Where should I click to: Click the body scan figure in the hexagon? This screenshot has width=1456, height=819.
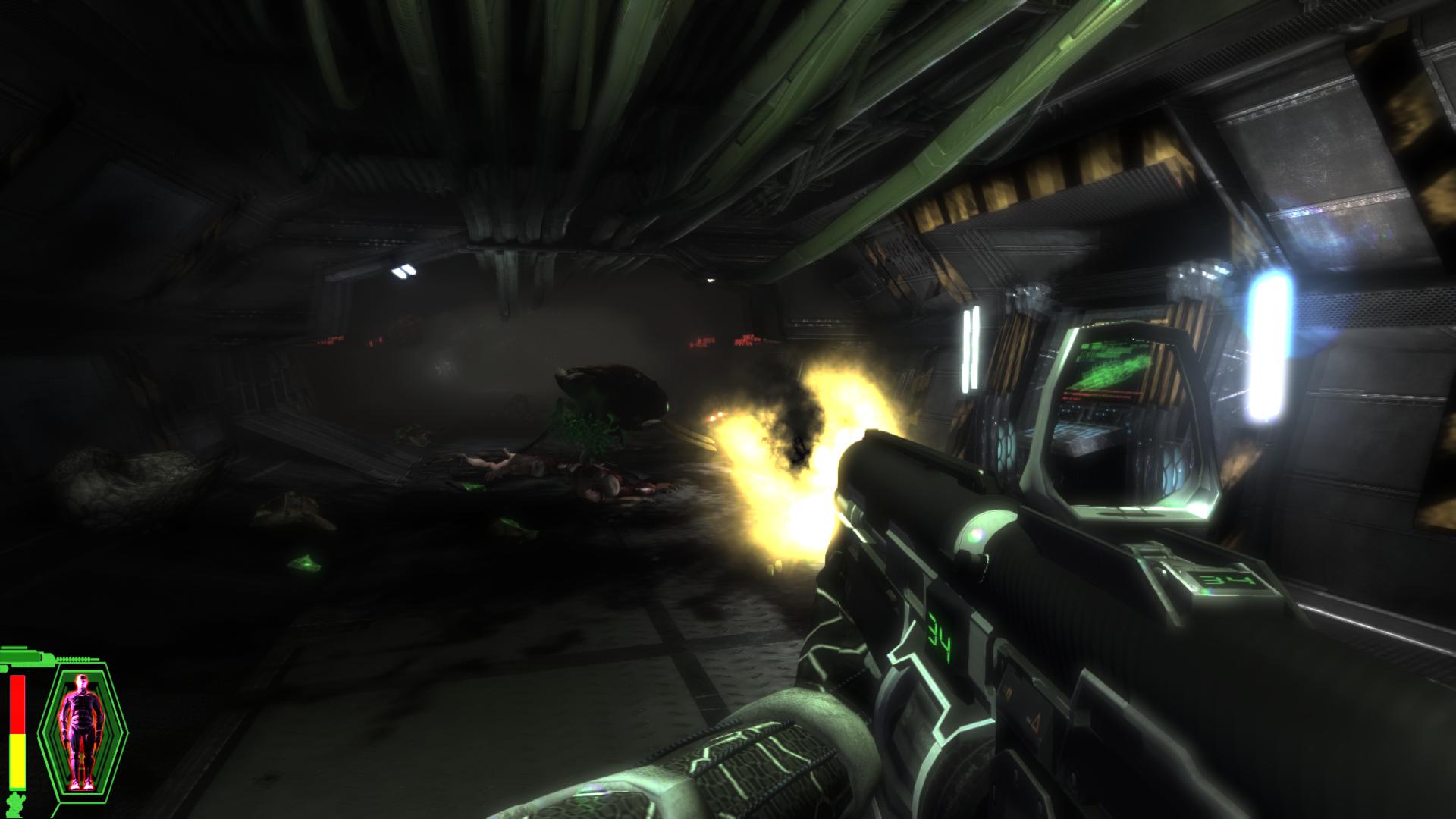click(x=80, y=732)
